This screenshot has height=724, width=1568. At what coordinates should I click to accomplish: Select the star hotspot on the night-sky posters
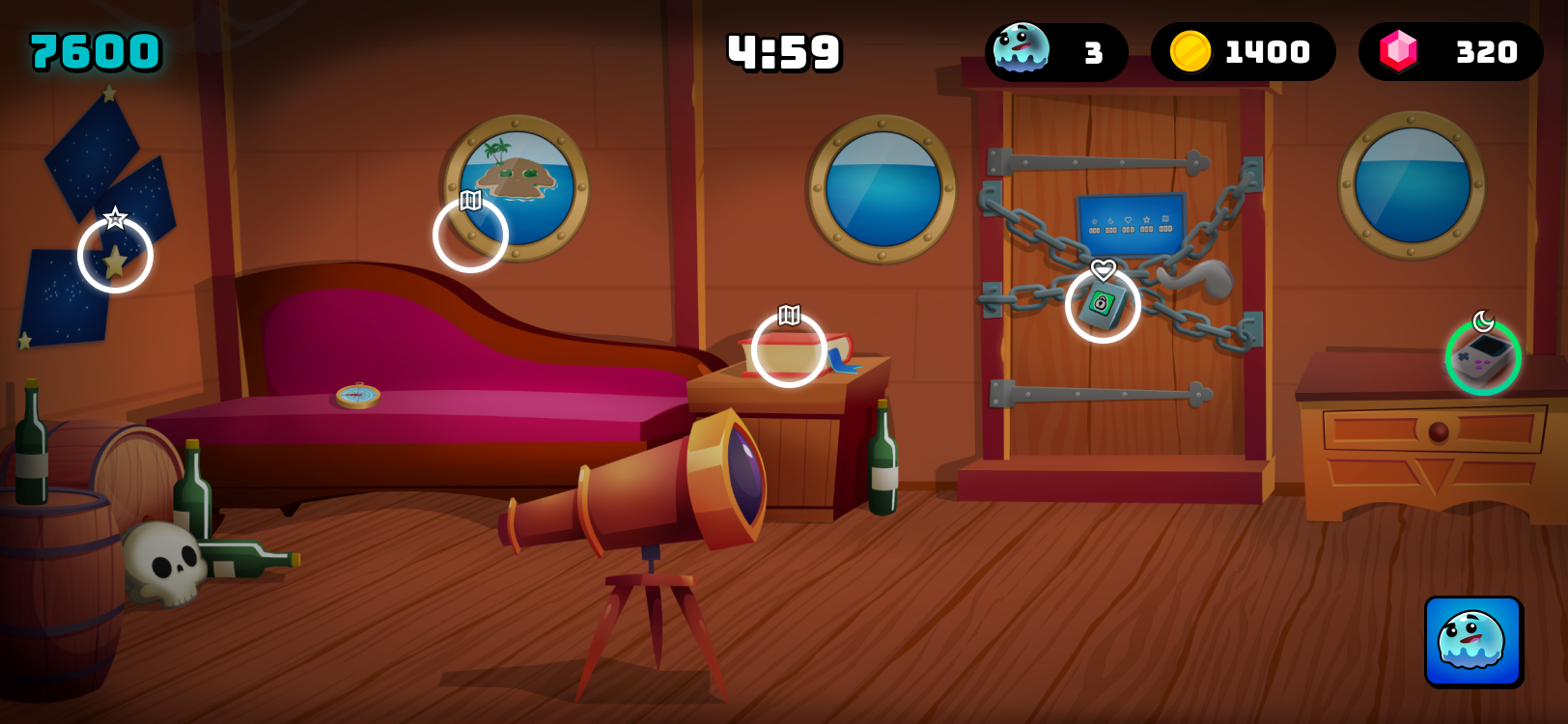(115, 255)
